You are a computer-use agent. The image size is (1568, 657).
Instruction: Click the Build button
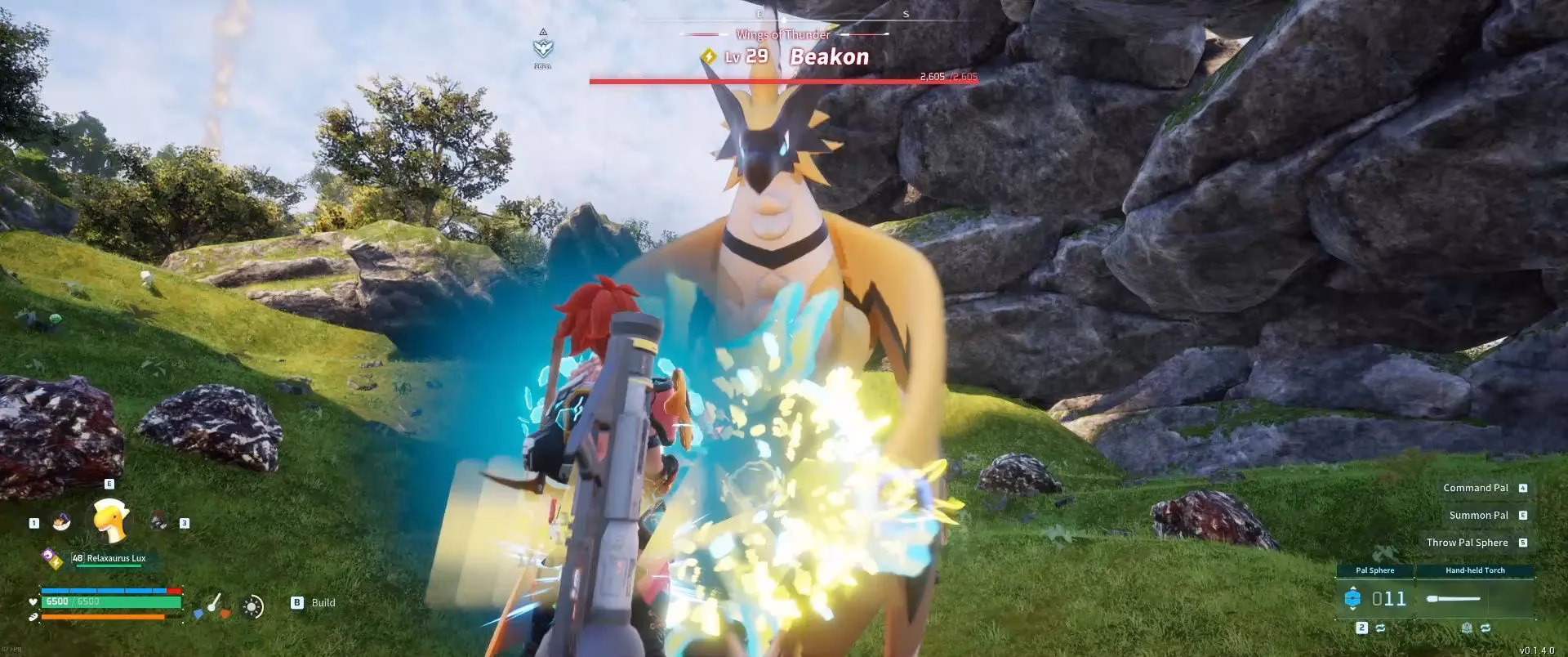click(310, 603)
